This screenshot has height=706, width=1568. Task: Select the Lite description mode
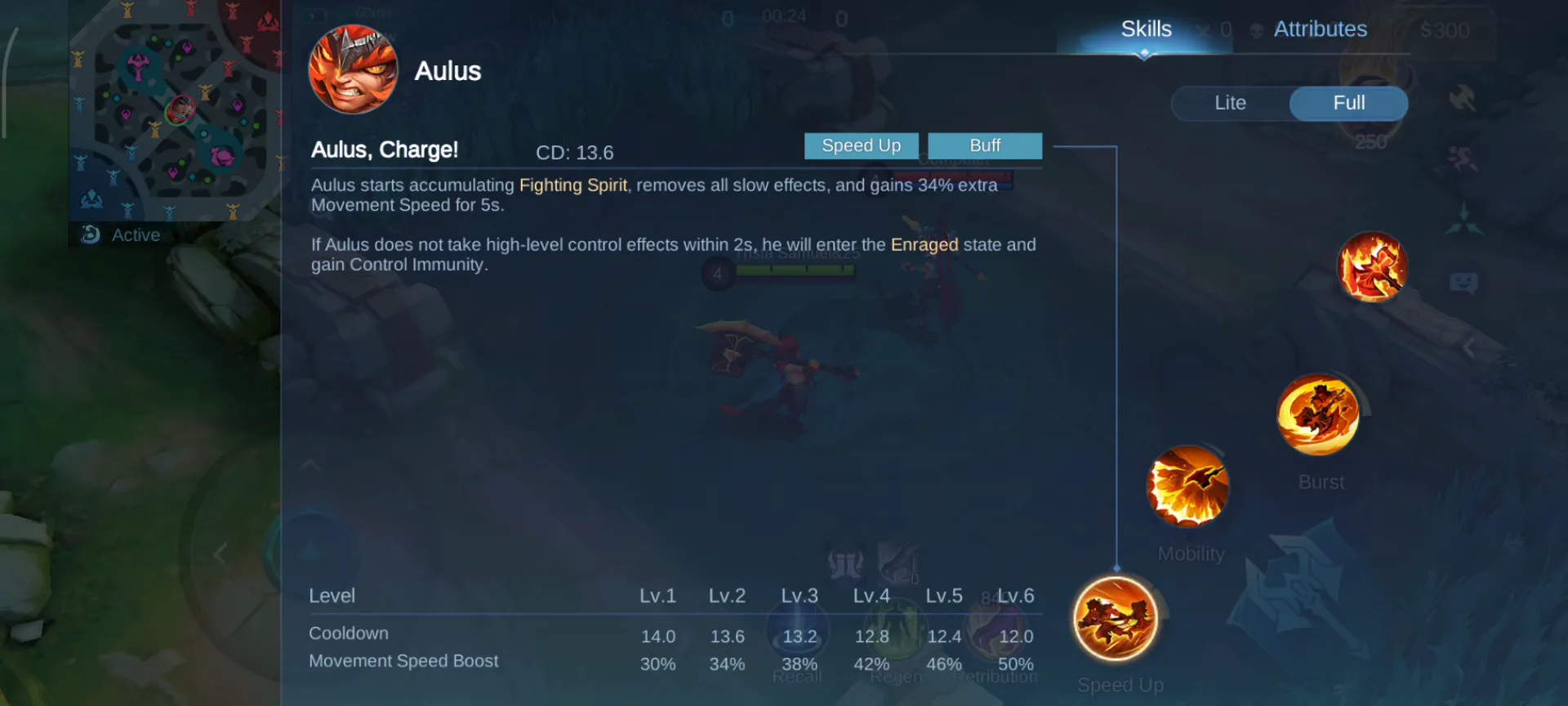1230,103
